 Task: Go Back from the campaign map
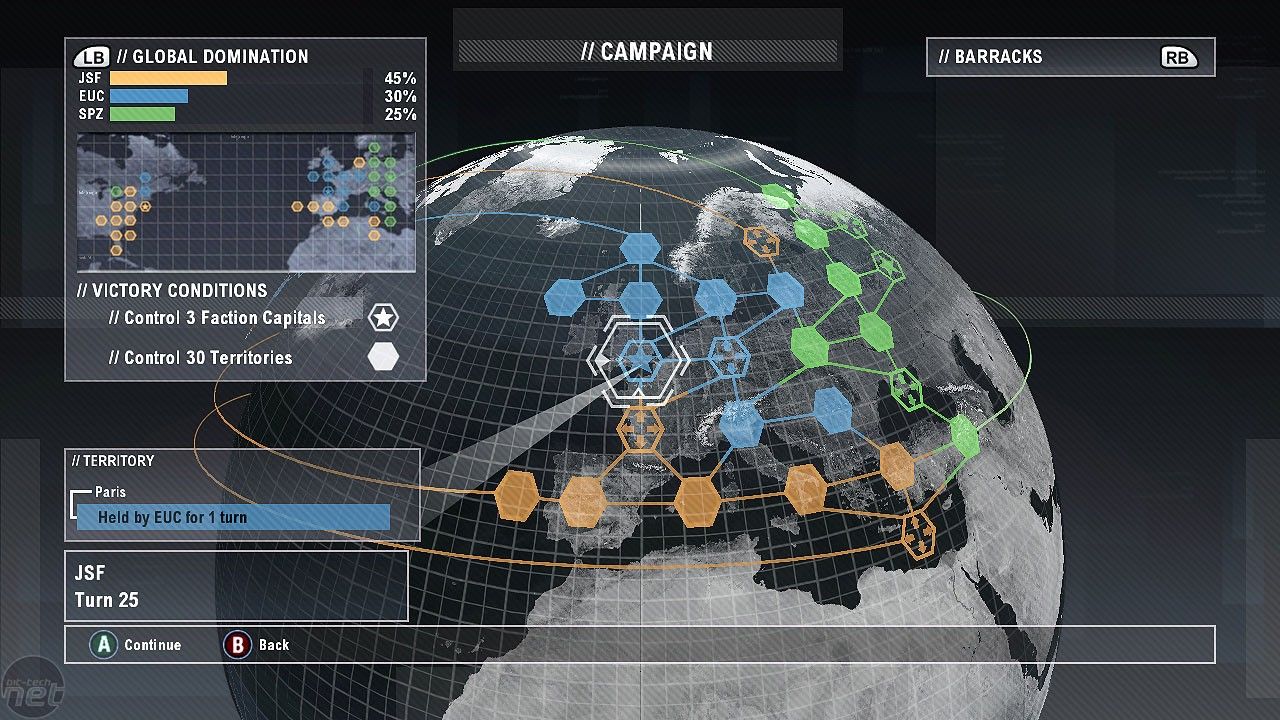pos(257,645)
